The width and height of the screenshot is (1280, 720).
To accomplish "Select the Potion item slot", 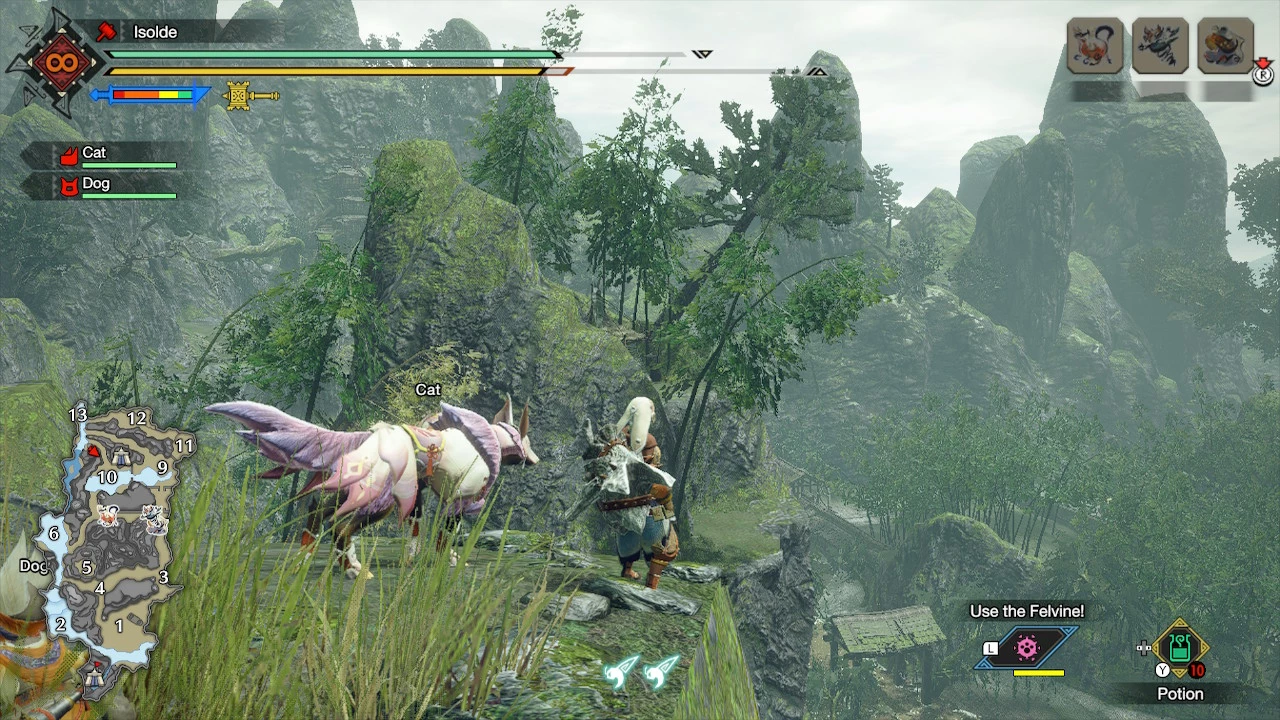I will pyautogui.click(x=1180, y=648).
